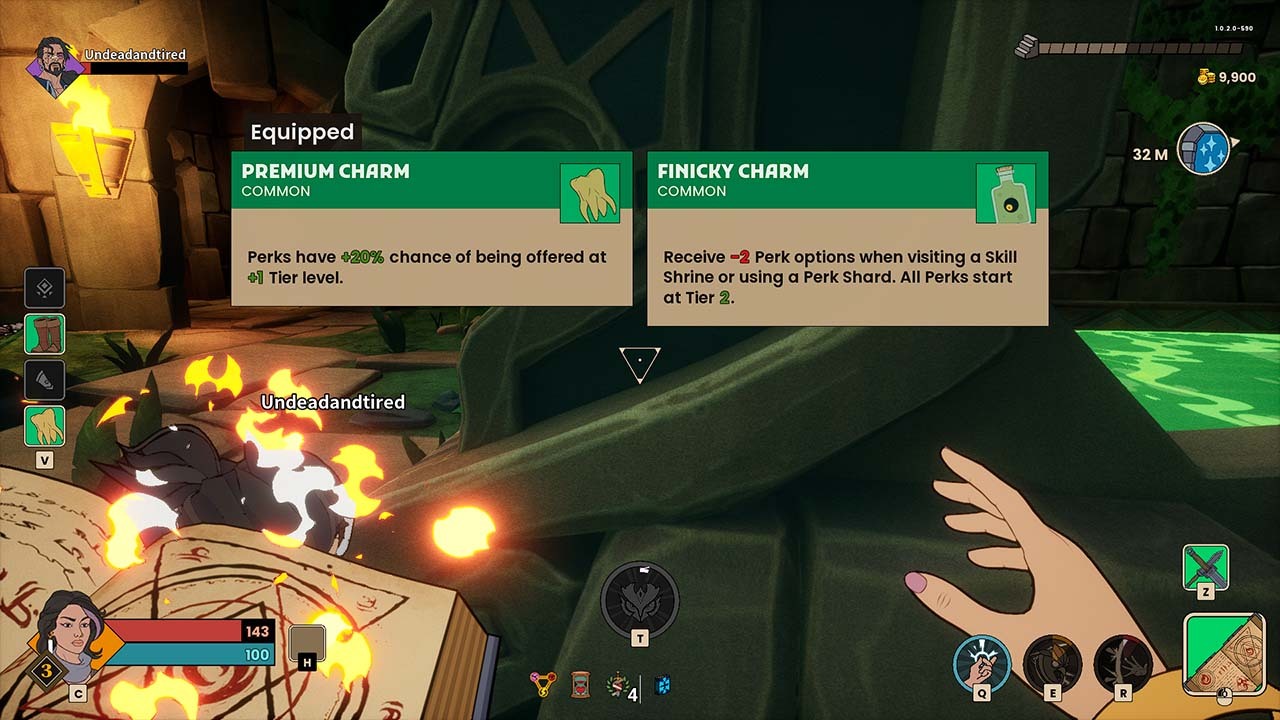Click the equipped yellow claw charm slot
Image resolution: width=1280 pixels, height=720 pixels.
pos(45,426)
